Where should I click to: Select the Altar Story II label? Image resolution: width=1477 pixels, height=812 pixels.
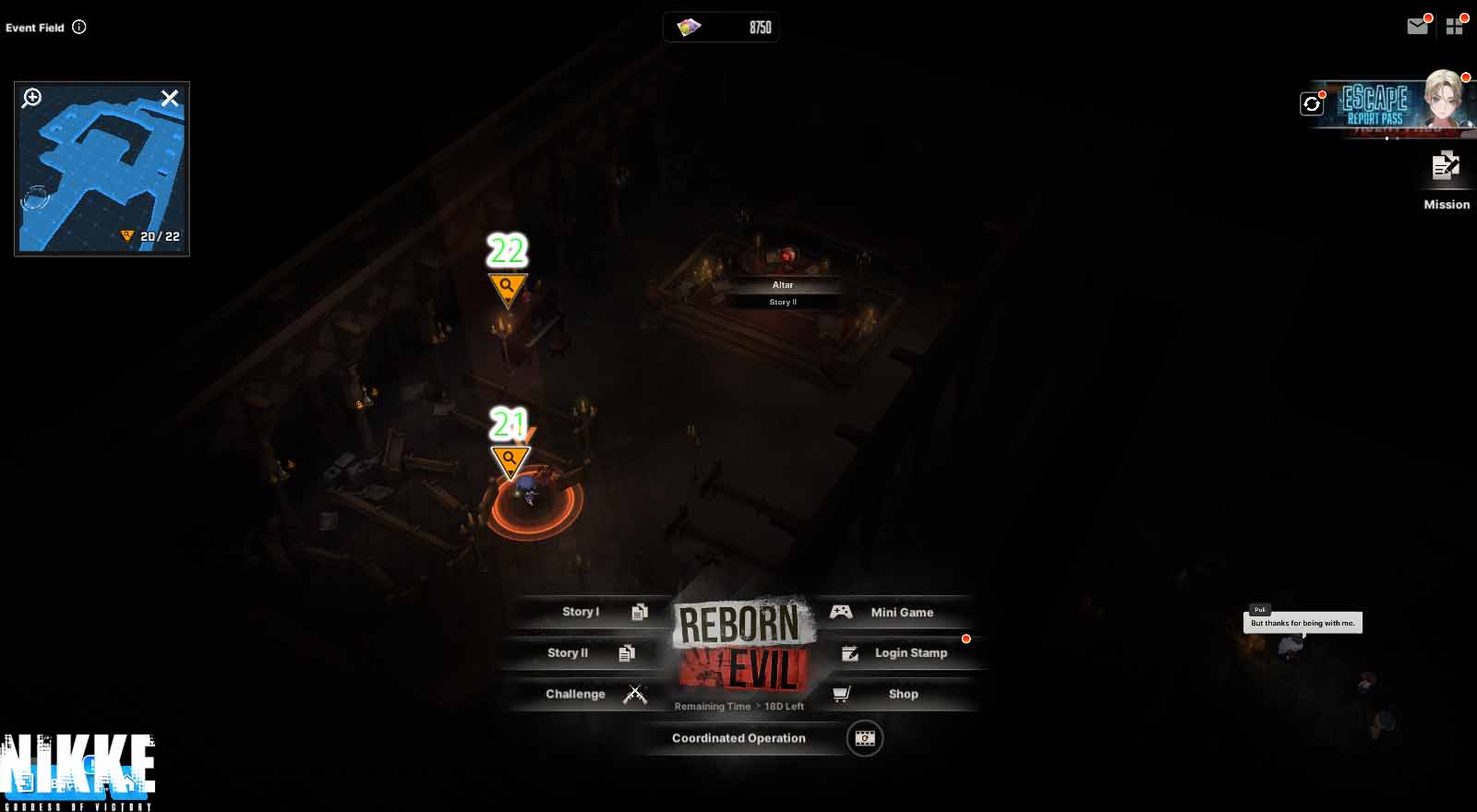click(783, 293)
